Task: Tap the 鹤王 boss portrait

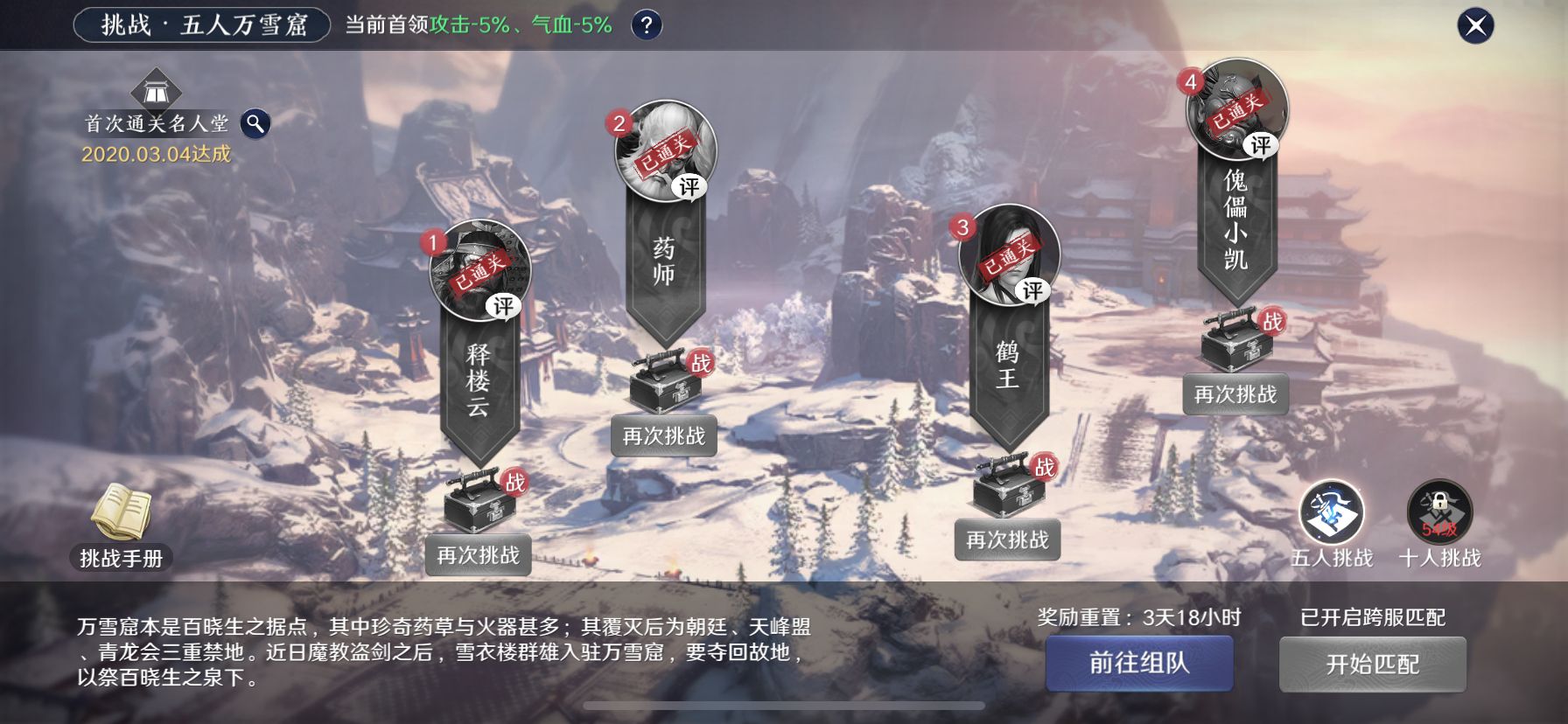Action: [1011, 259]
